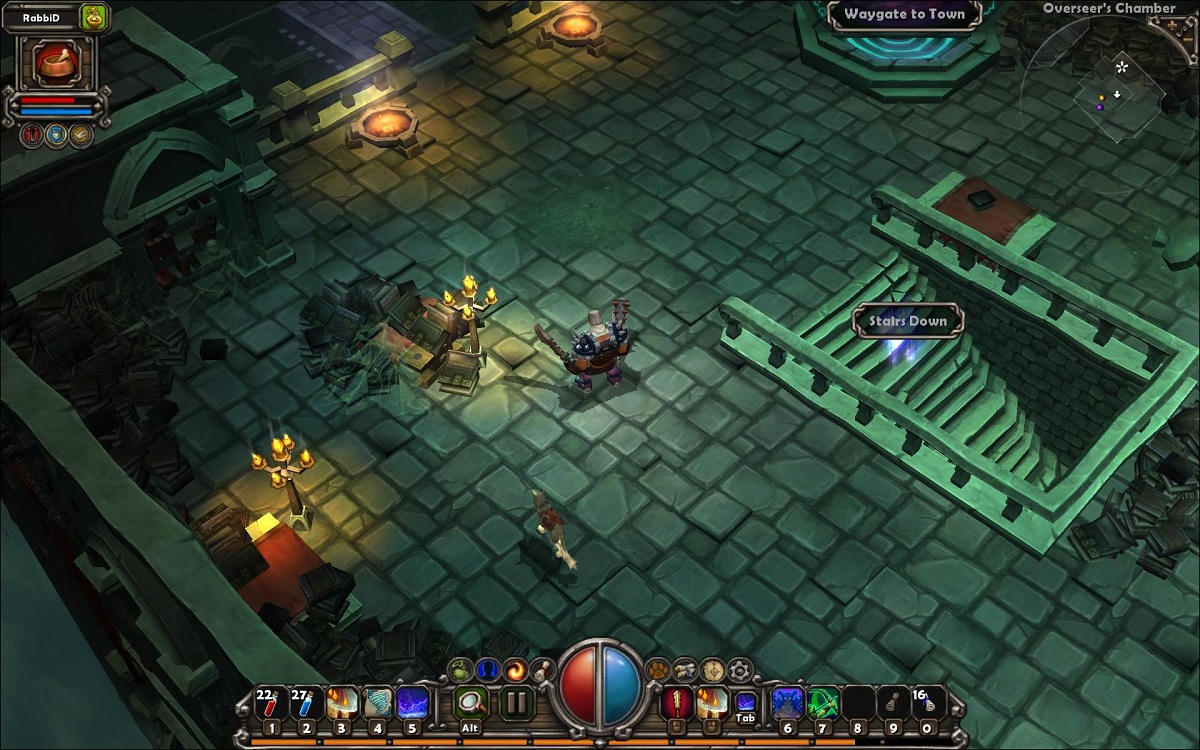Pause the game with the pause button

coord(516,702)
